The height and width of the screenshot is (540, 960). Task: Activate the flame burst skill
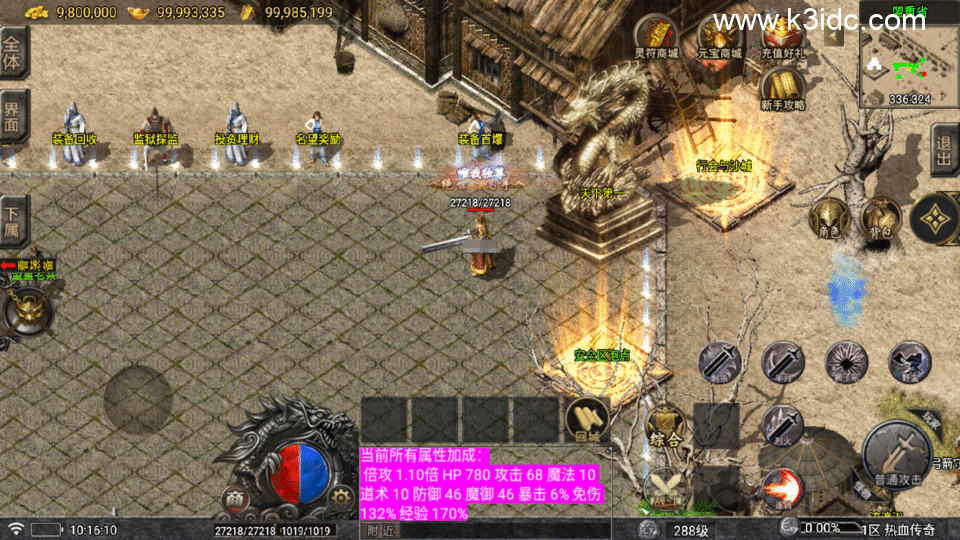point(782,487)
